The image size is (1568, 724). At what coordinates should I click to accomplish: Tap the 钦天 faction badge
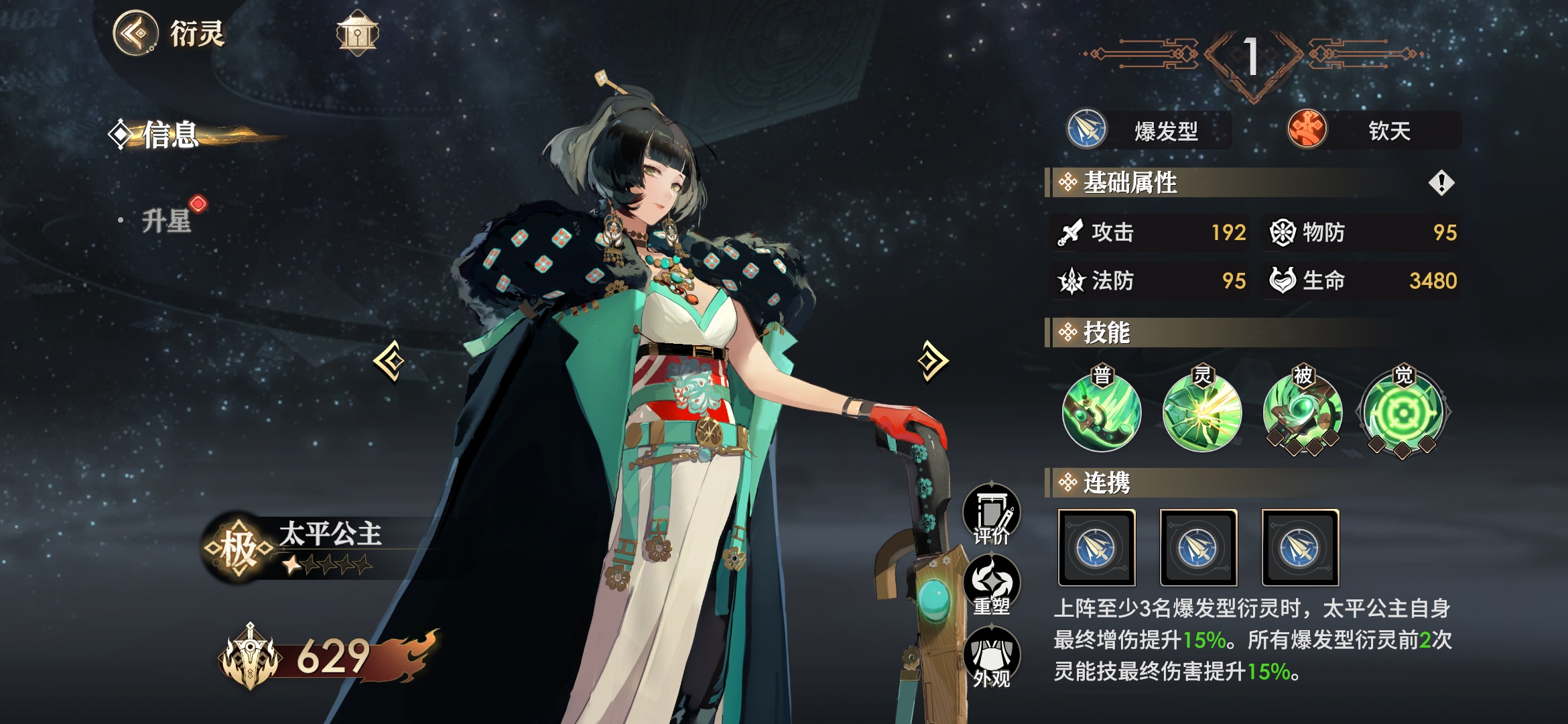1374,130
